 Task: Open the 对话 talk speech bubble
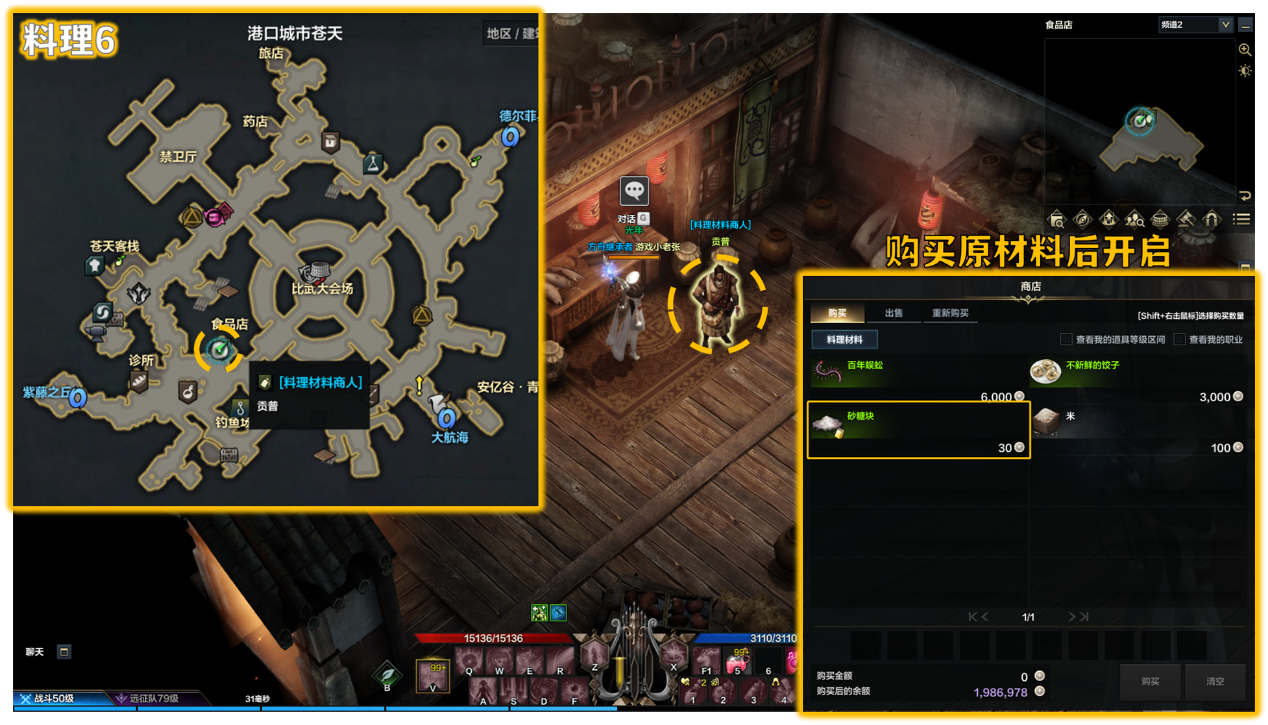pyautogui.click(x=634, y=190)
